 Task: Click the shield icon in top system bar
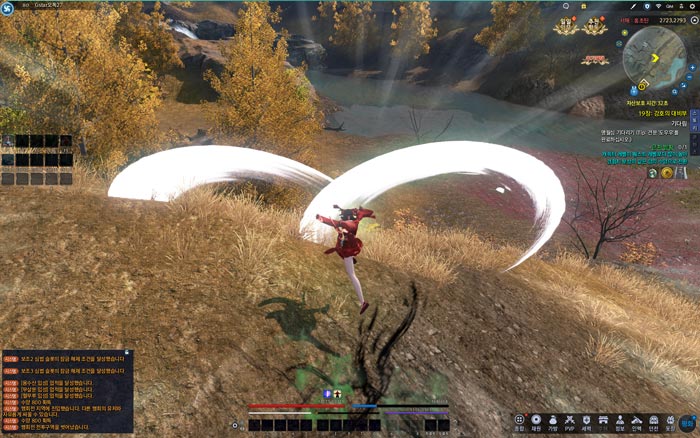tap(647, 5)
